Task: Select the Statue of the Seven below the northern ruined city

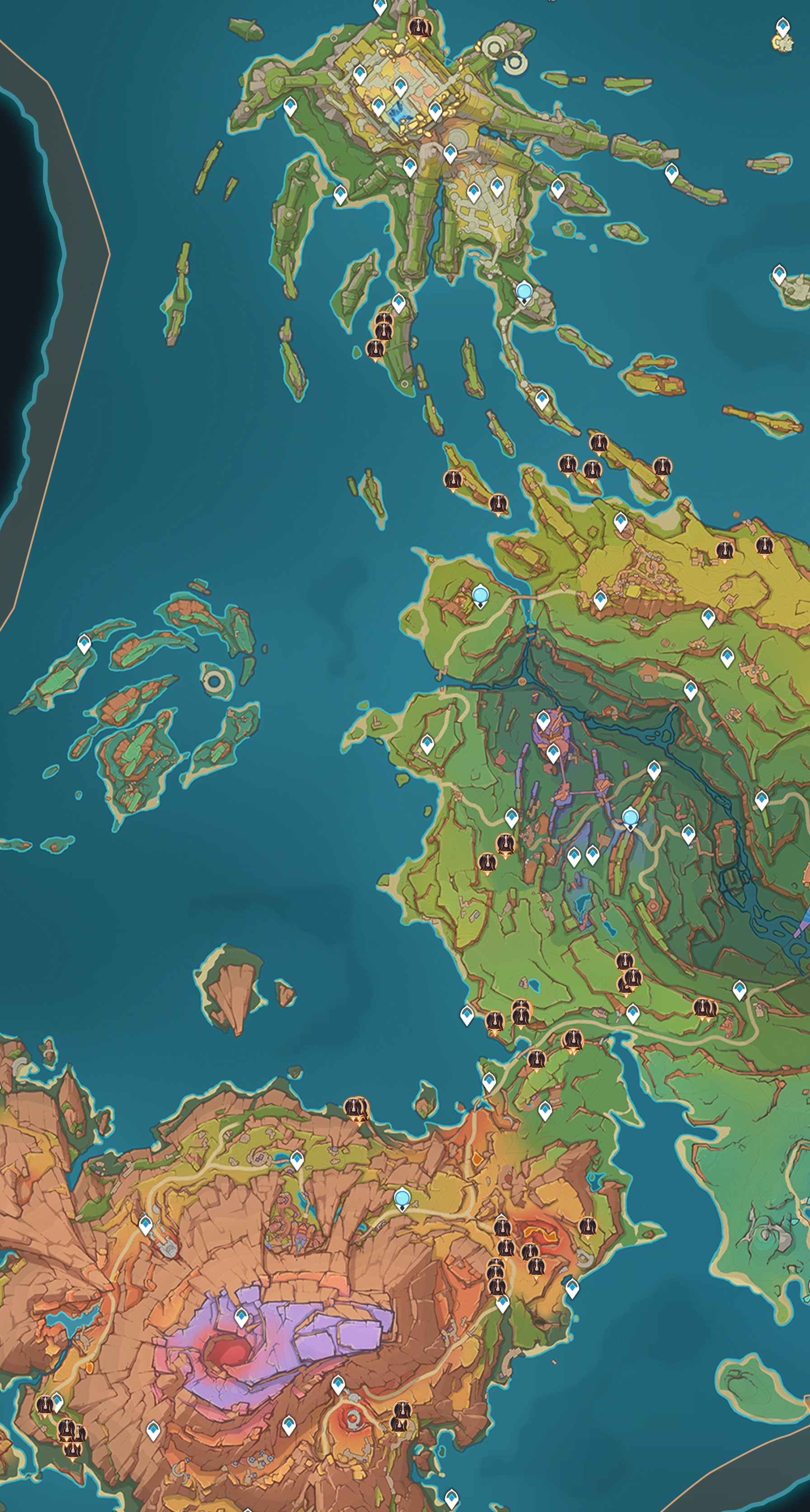Action: pos(523,292)
